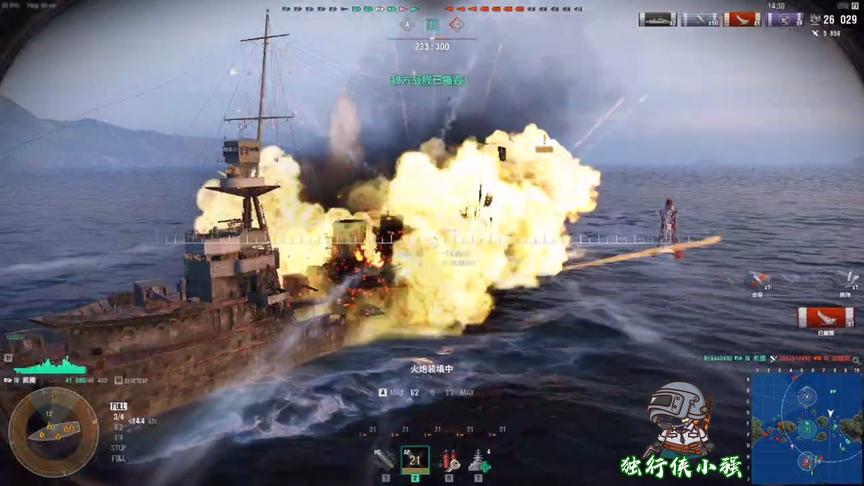Click the large red-striped bird achievement ribbon

825,317
